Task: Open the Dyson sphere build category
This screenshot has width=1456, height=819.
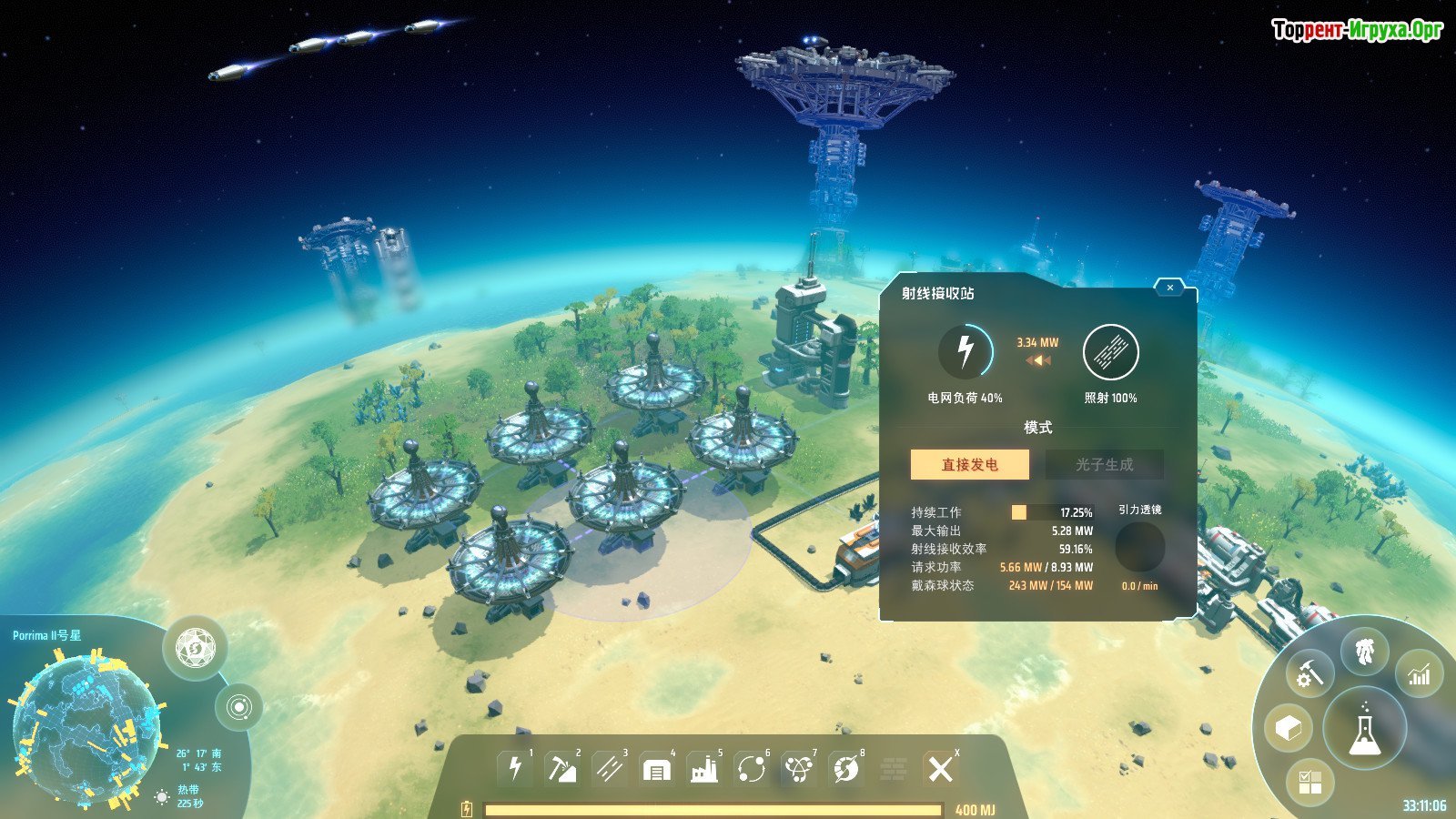Action: 846,769
